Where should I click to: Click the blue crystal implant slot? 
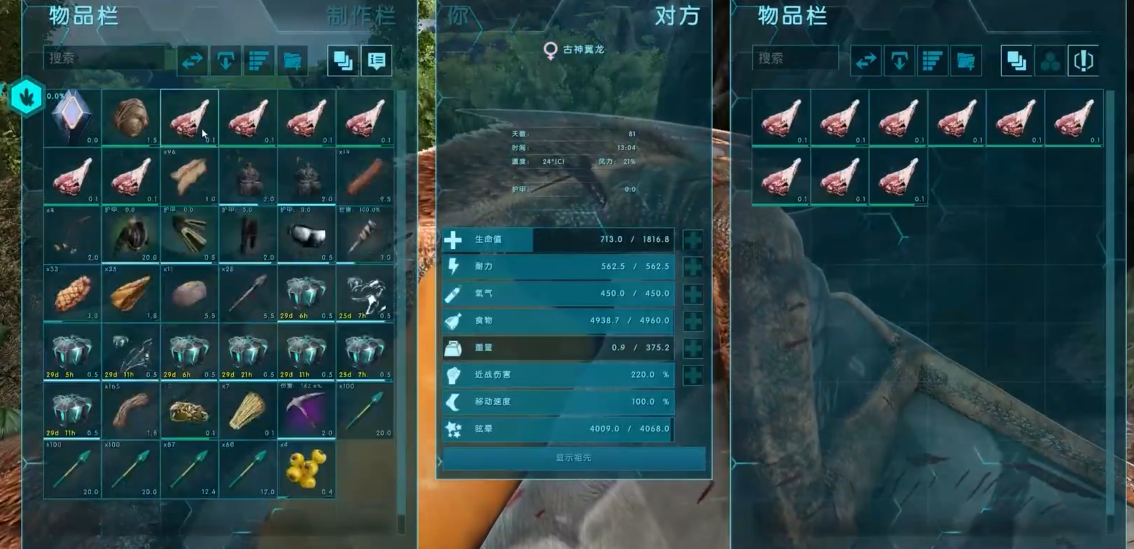click(x=74, y=117)
